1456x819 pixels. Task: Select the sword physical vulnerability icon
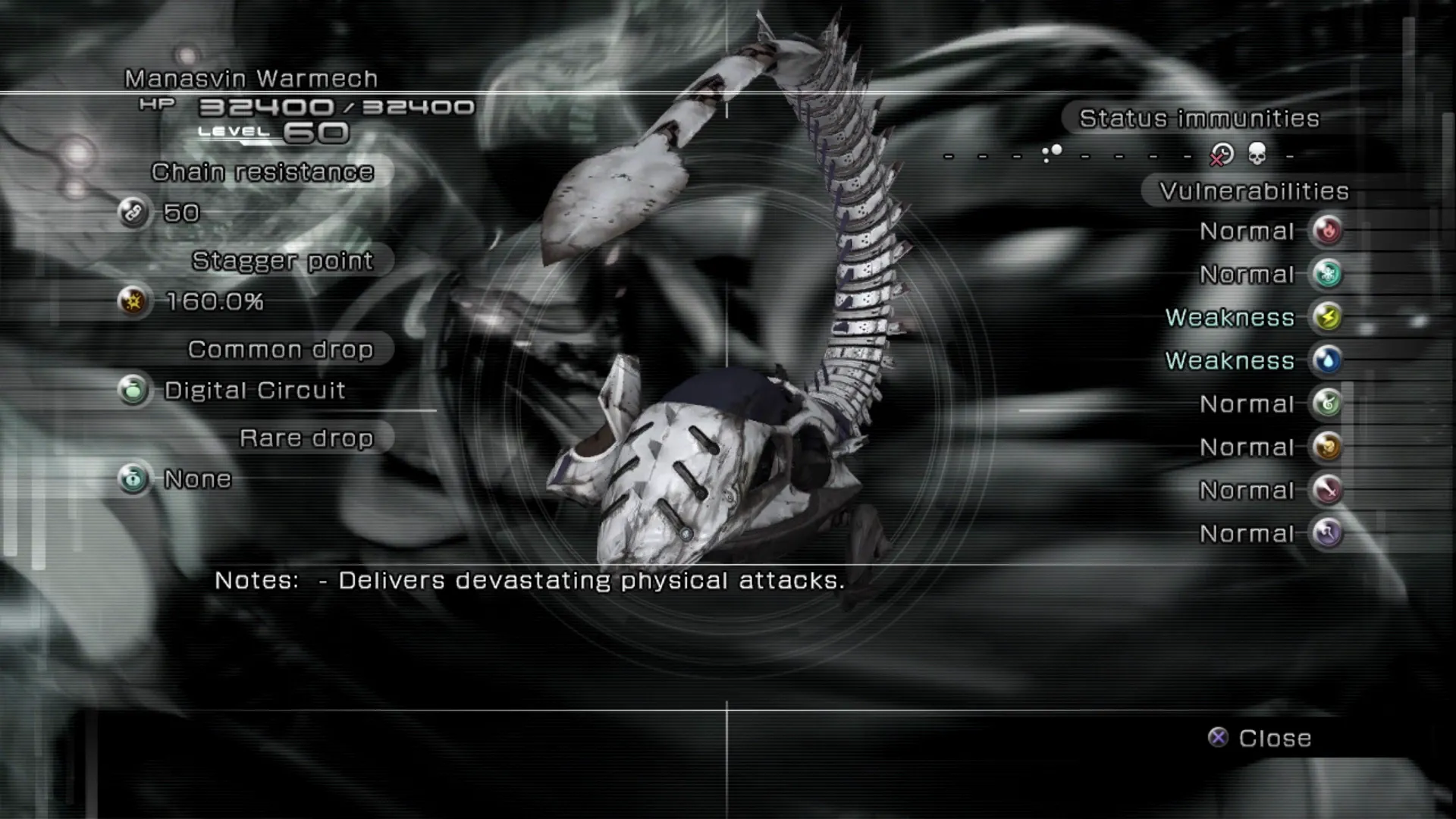point(1327,490)
